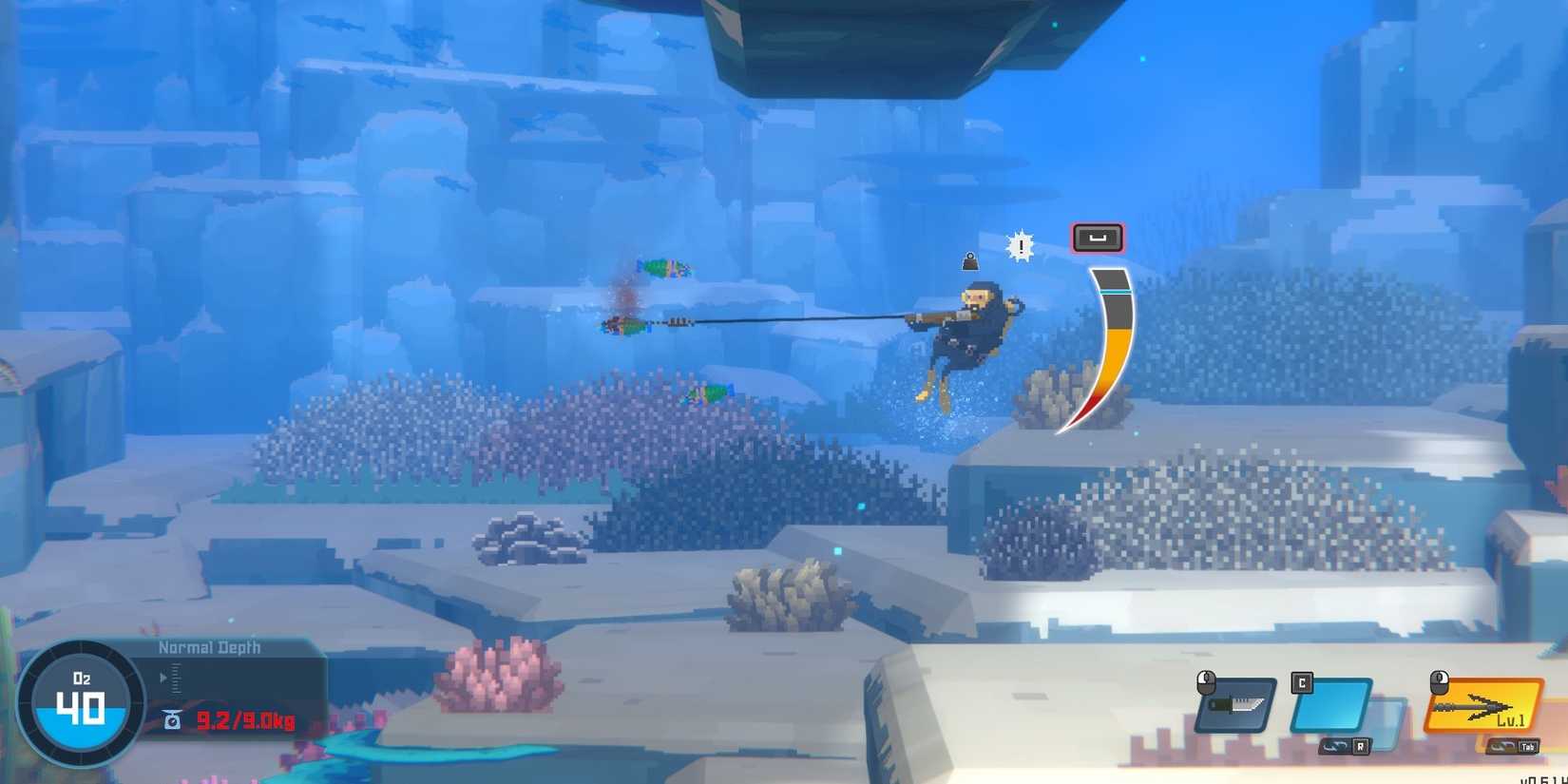Click the depth marker arrow on the scale

(163, 677)
